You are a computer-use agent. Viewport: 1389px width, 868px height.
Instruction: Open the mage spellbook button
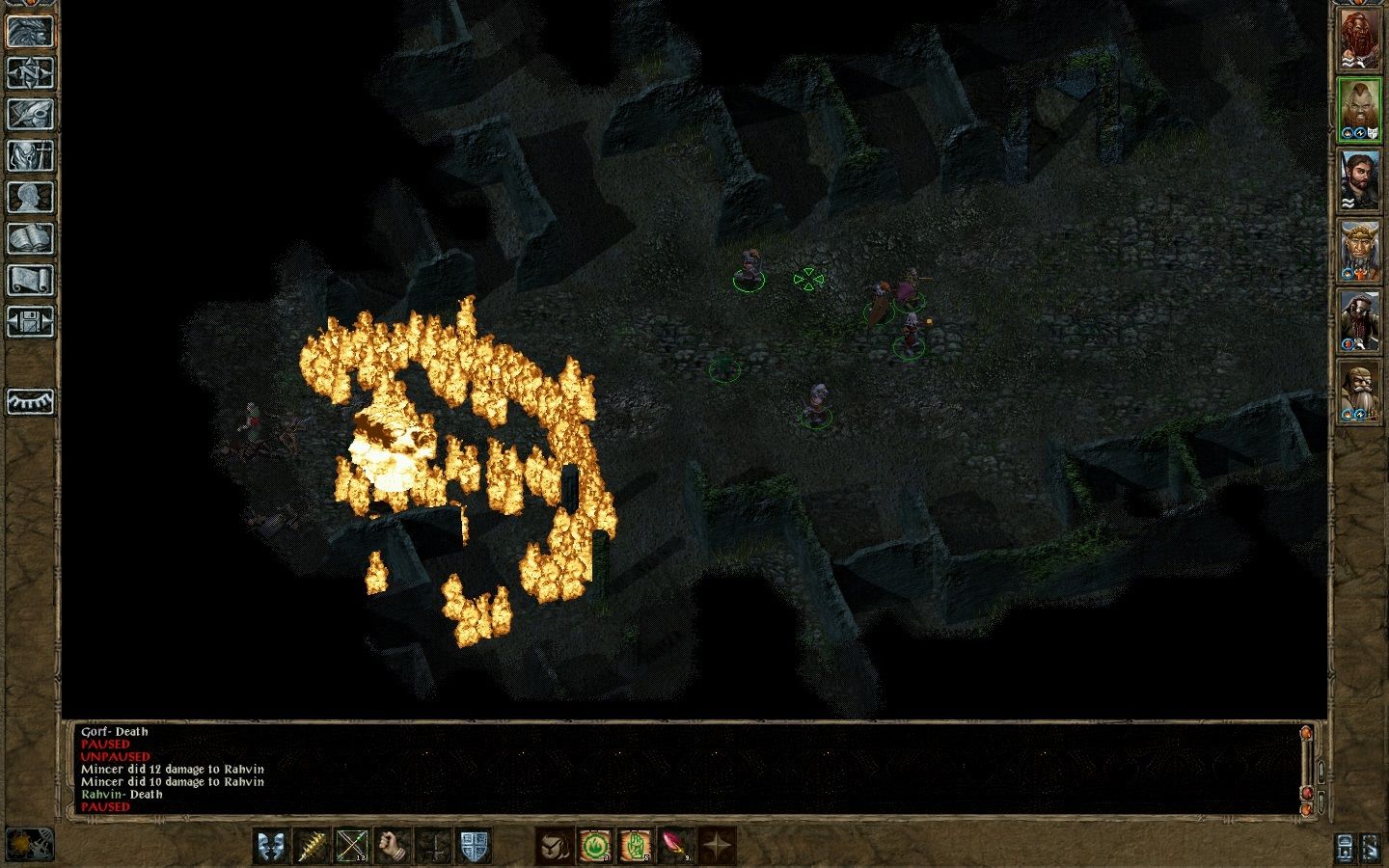(x=30, y=239)
